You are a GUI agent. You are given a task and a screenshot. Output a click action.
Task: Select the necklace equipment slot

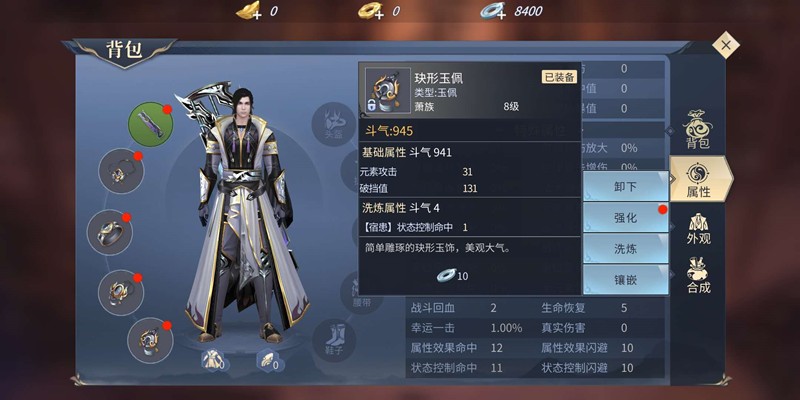click(x=121, y=171)
